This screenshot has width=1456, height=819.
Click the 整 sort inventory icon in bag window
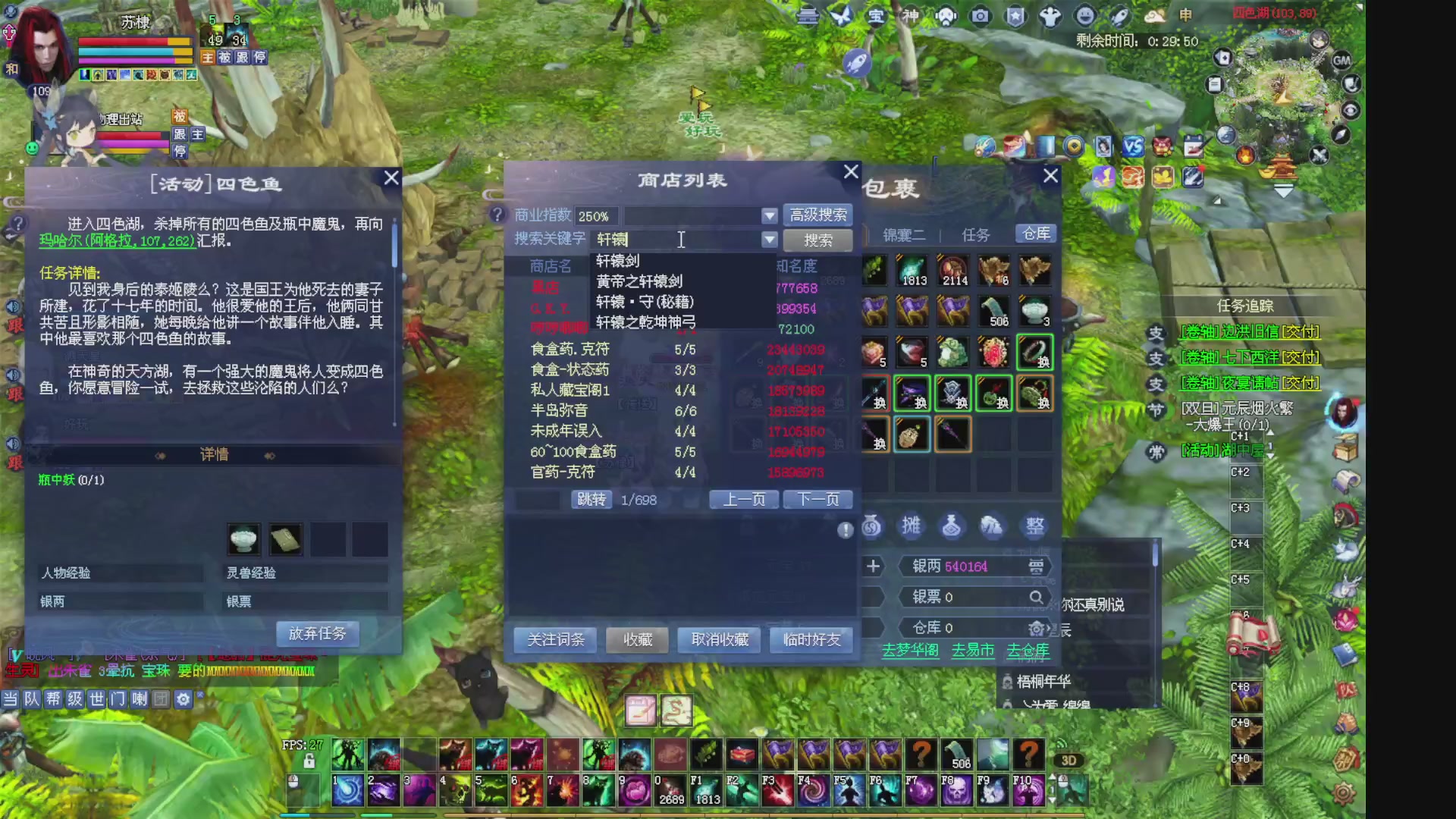coord(1034,526)
